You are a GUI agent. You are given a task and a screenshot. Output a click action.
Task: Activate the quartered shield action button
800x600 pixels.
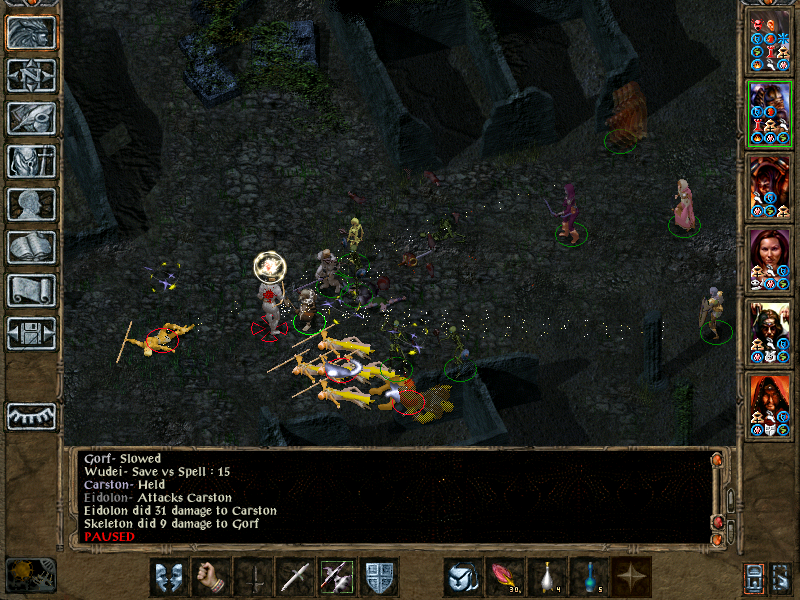(379, 577)
